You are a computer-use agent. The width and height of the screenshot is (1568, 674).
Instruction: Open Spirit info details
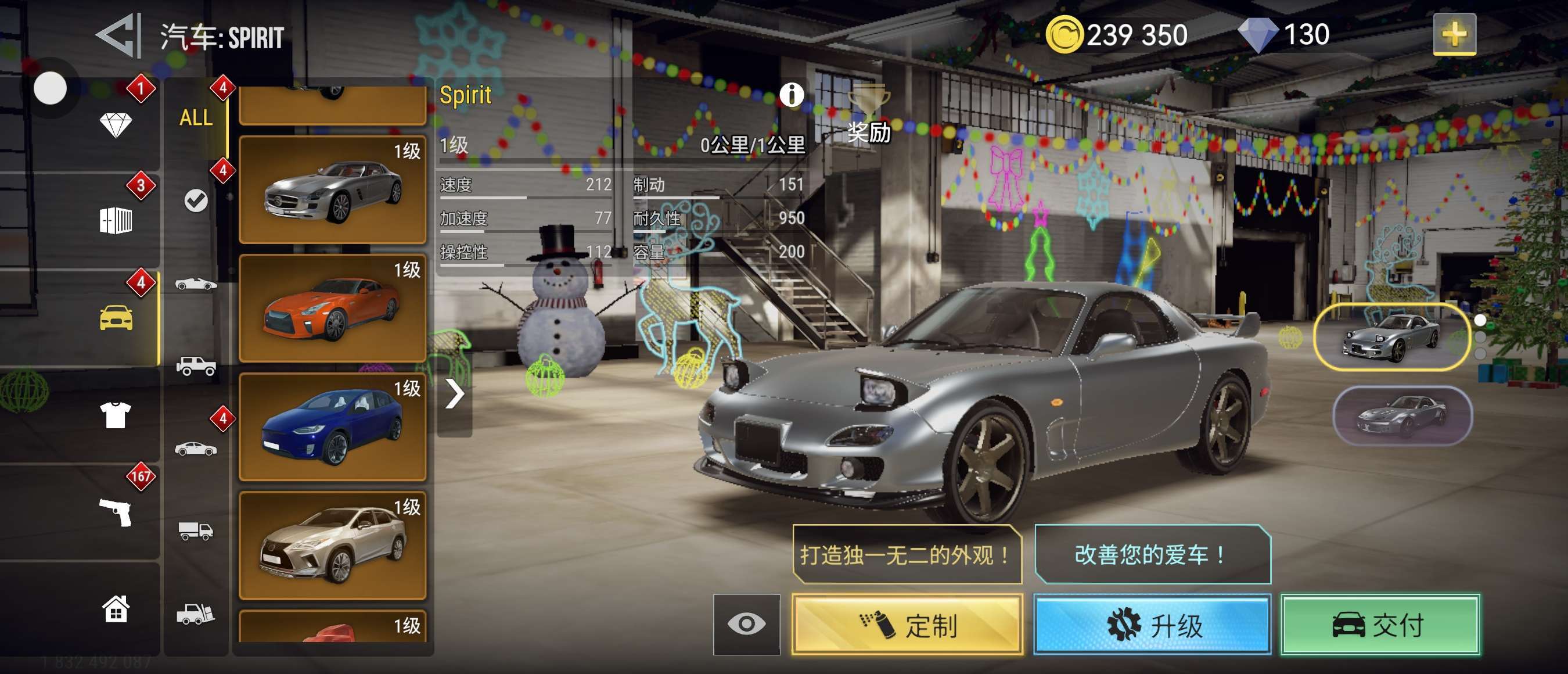pyautogui.click(x=792, y=95)
